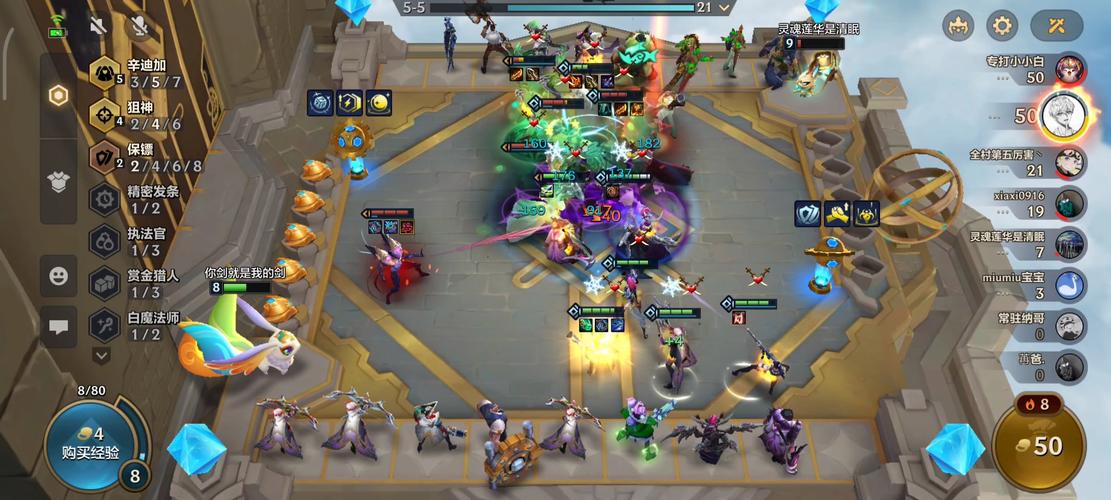Open the chat speech bubble
The width and height of the screenshot is (1111, 500).
pos(59,326)
